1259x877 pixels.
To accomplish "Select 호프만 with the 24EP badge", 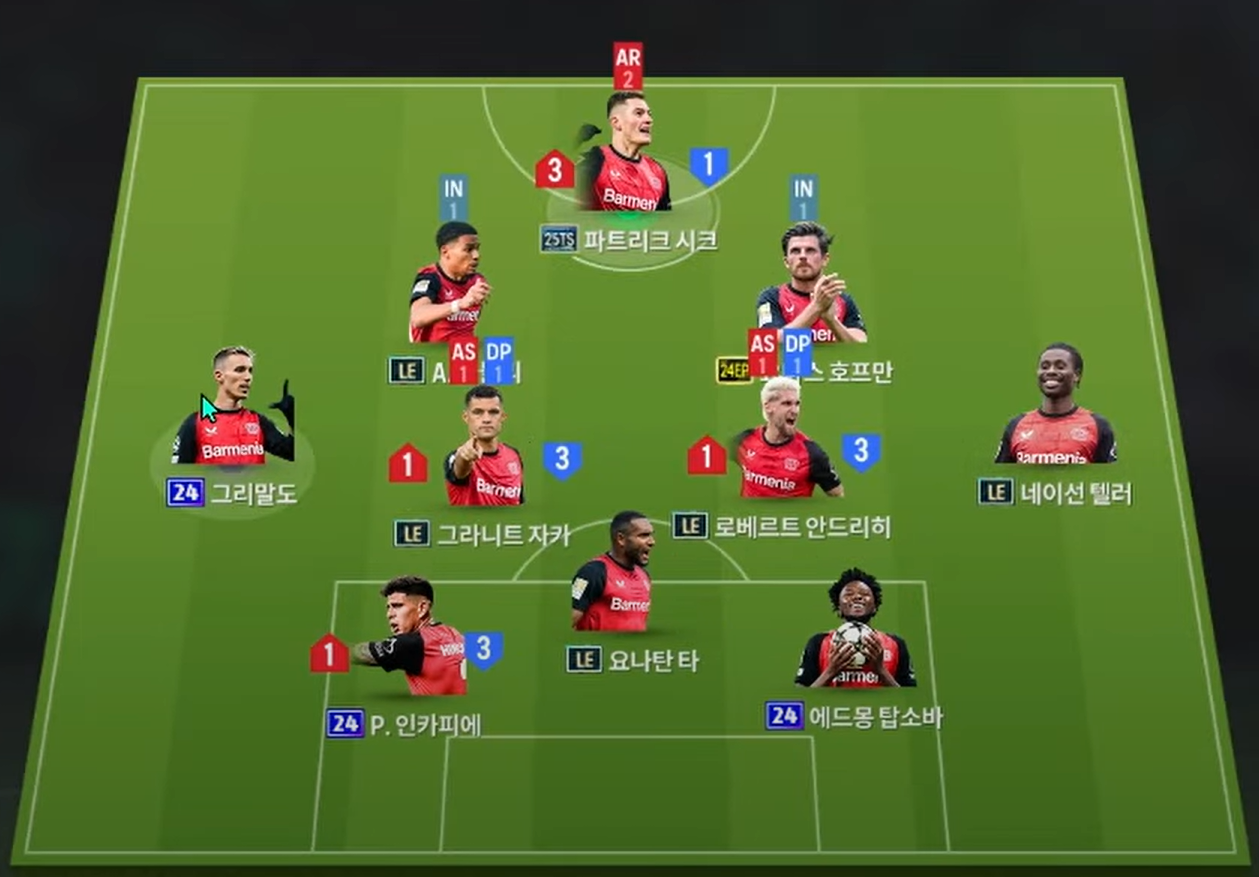I will pos(808,285).
